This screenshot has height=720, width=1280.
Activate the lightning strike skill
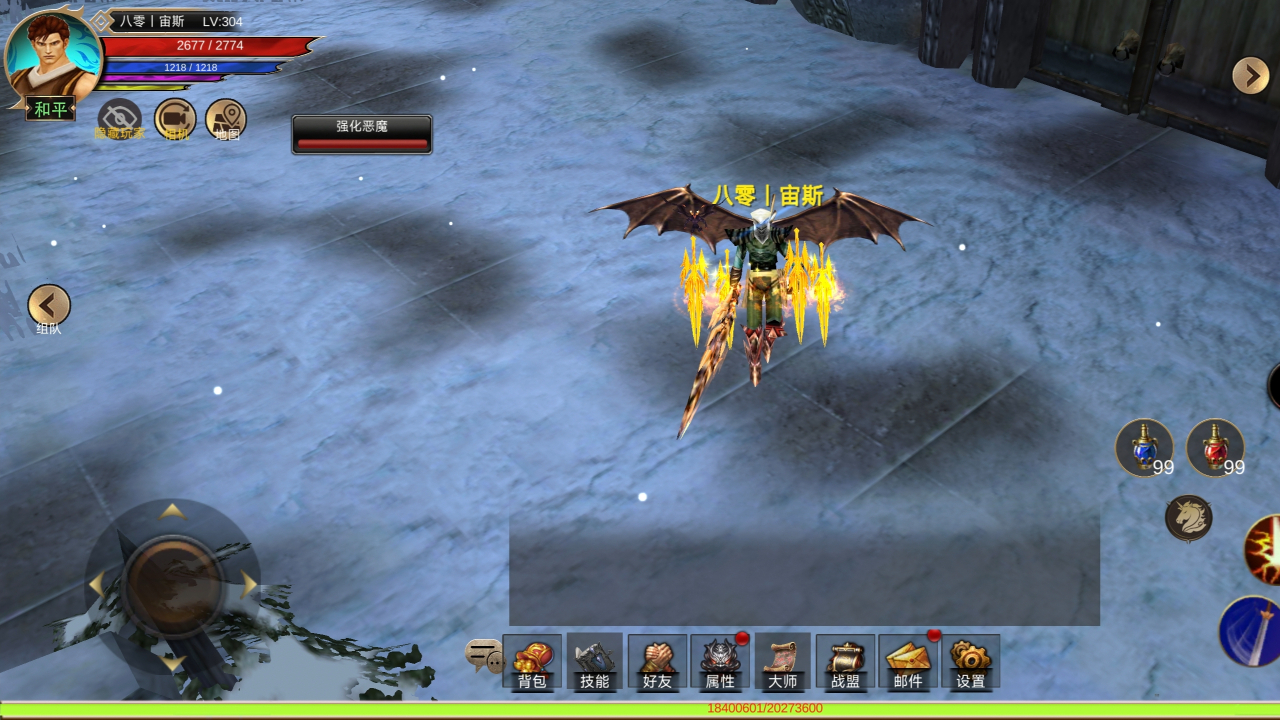tap(1264, 550)
